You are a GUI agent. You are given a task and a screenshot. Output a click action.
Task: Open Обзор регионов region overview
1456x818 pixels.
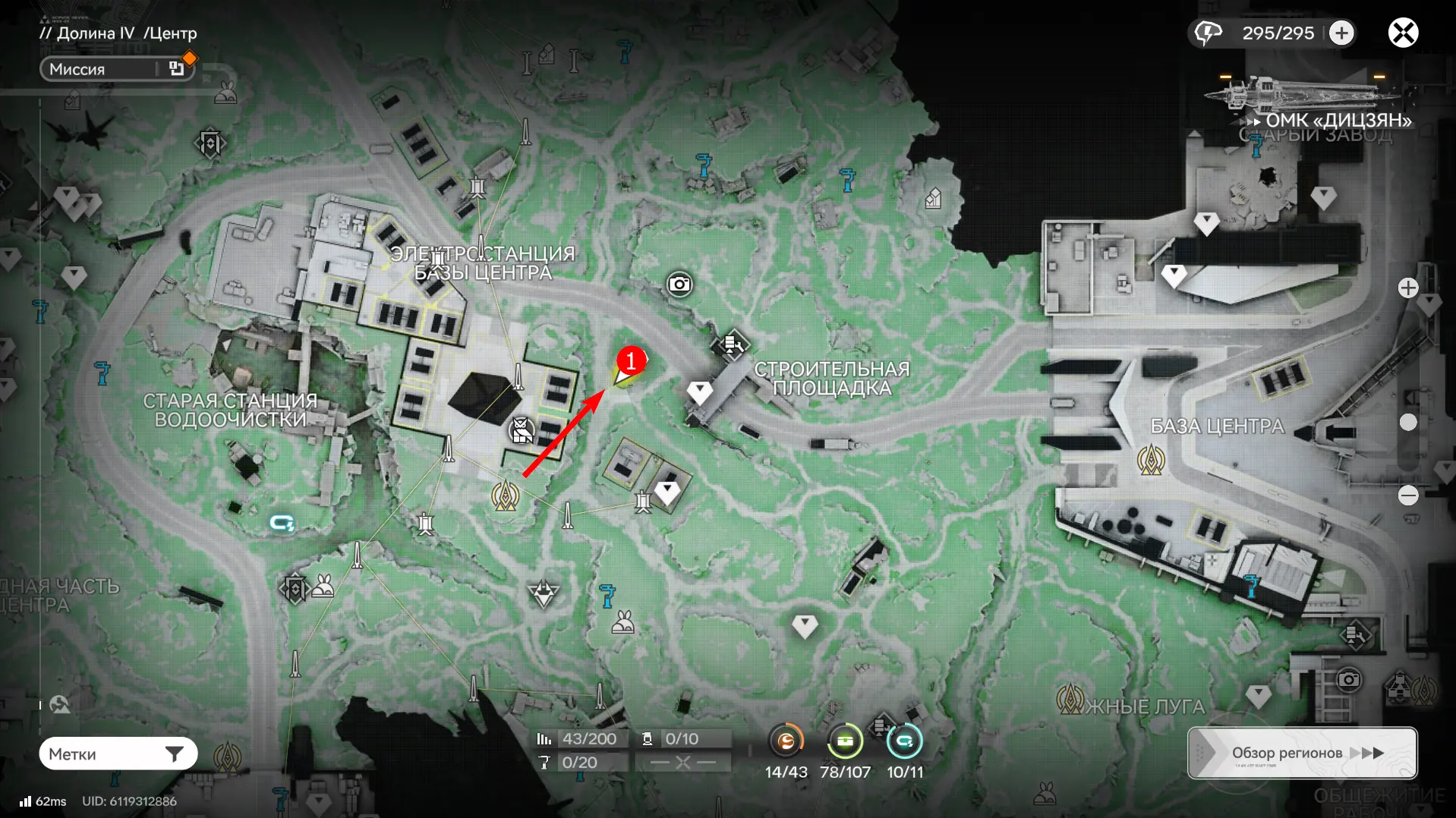pos(1302,753)
